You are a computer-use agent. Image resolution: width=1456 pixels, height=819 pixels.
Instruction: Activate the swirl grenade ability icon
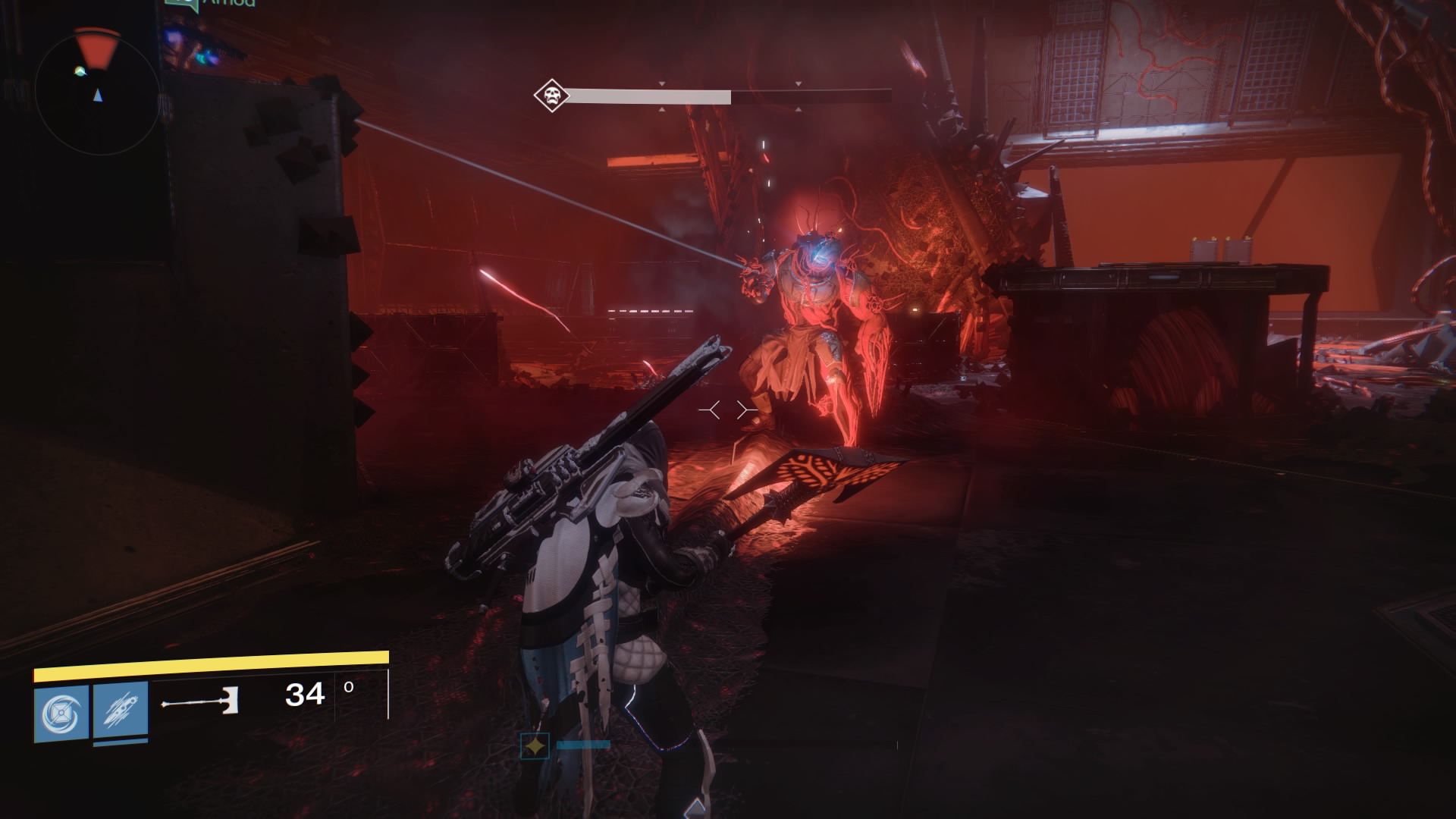click(x=61, y=713)
